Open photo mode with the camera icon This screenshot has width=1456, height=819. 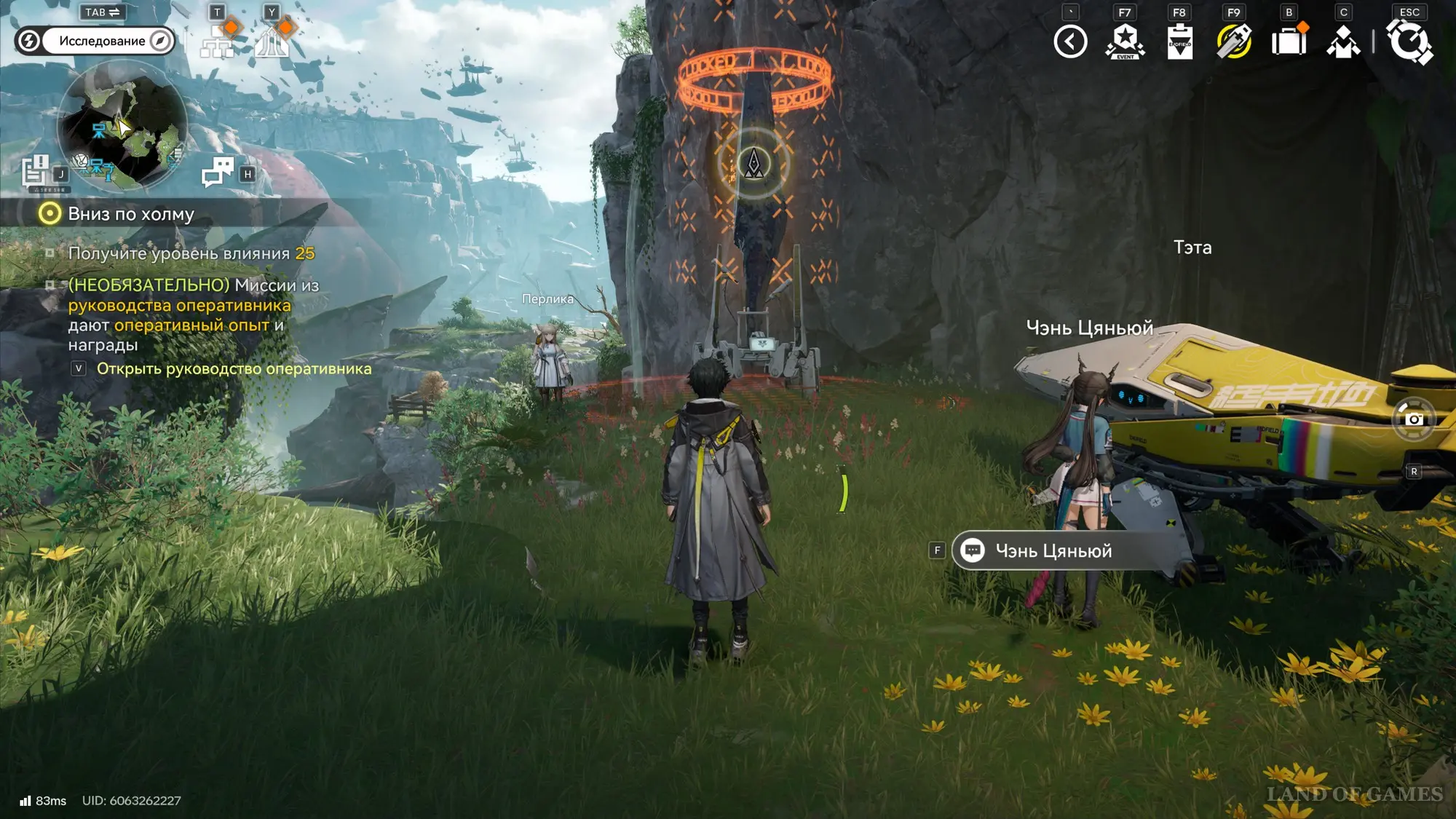(x=1413, y=419)
